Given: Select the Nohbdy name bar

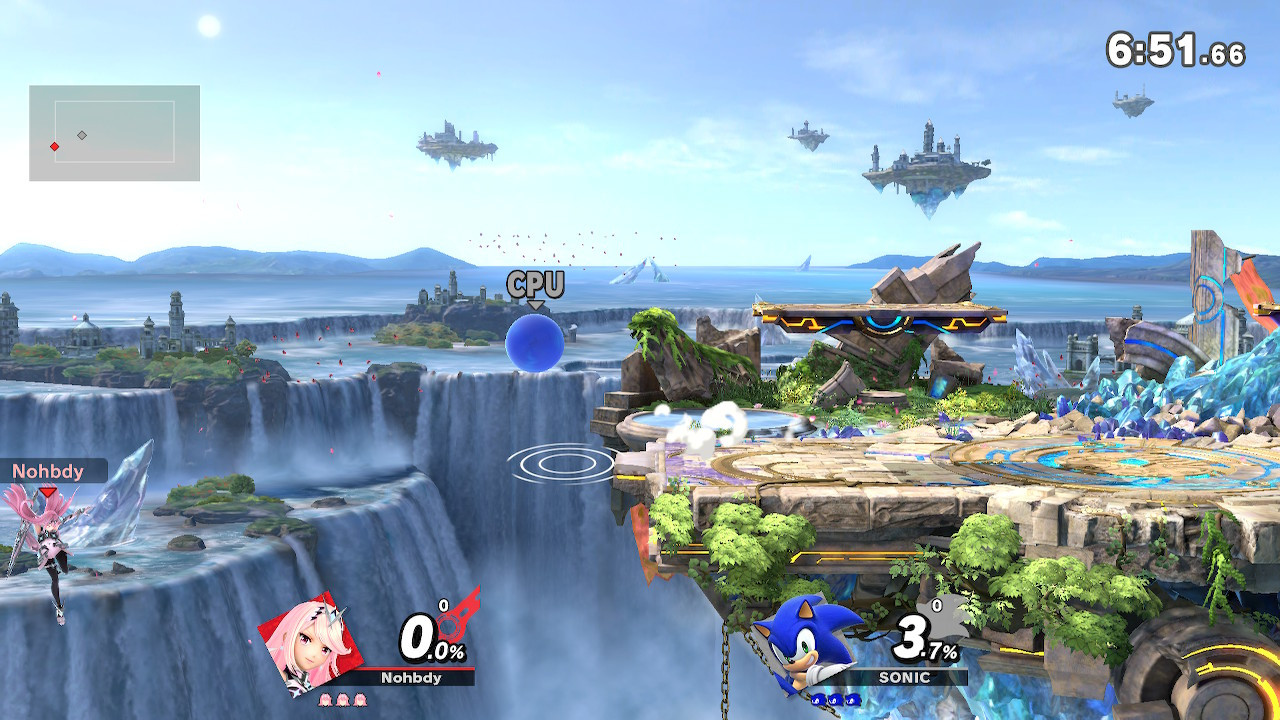Looking at the screenshot, I should click(411, 677).
